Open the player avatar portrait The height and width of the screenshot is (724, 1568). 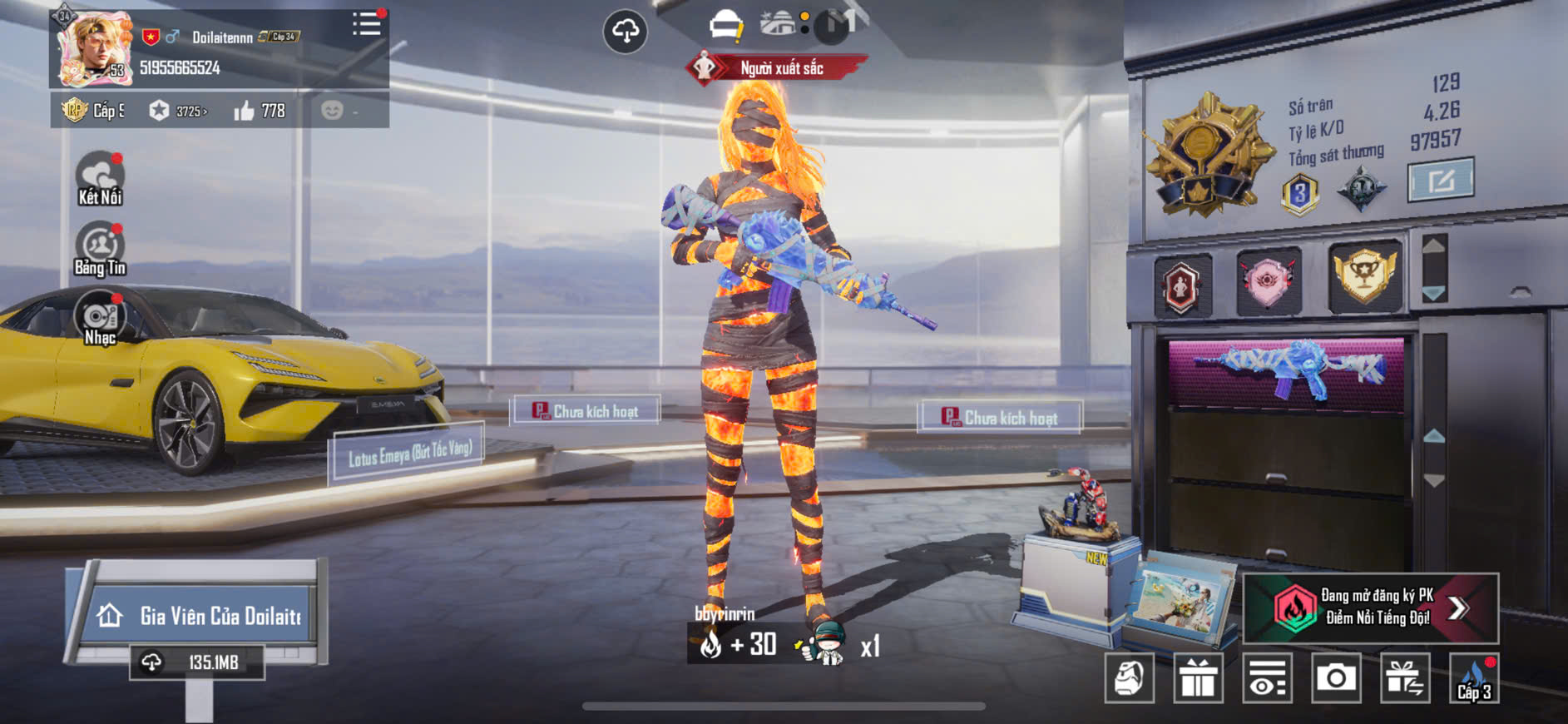[93, 48]
